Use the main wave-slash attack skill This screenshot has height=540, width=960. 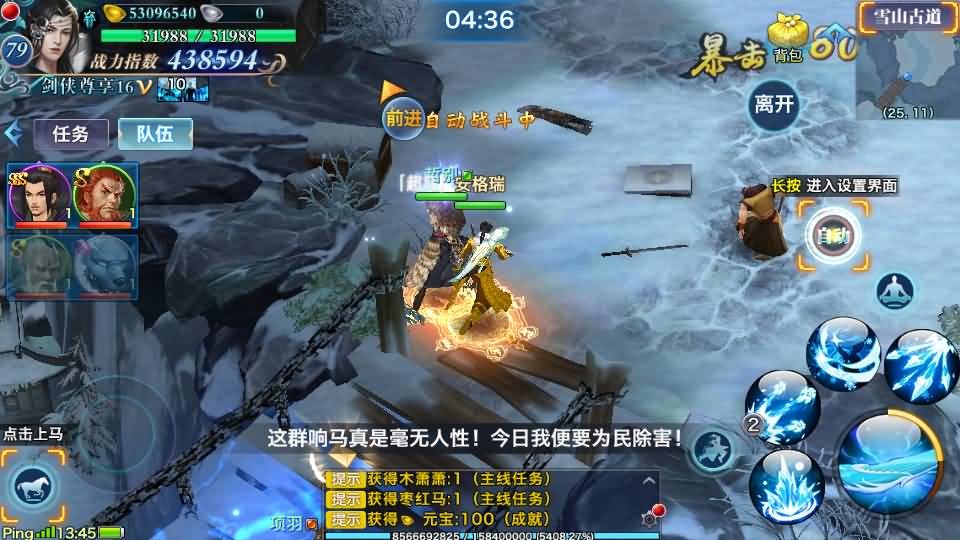[891, 464]
